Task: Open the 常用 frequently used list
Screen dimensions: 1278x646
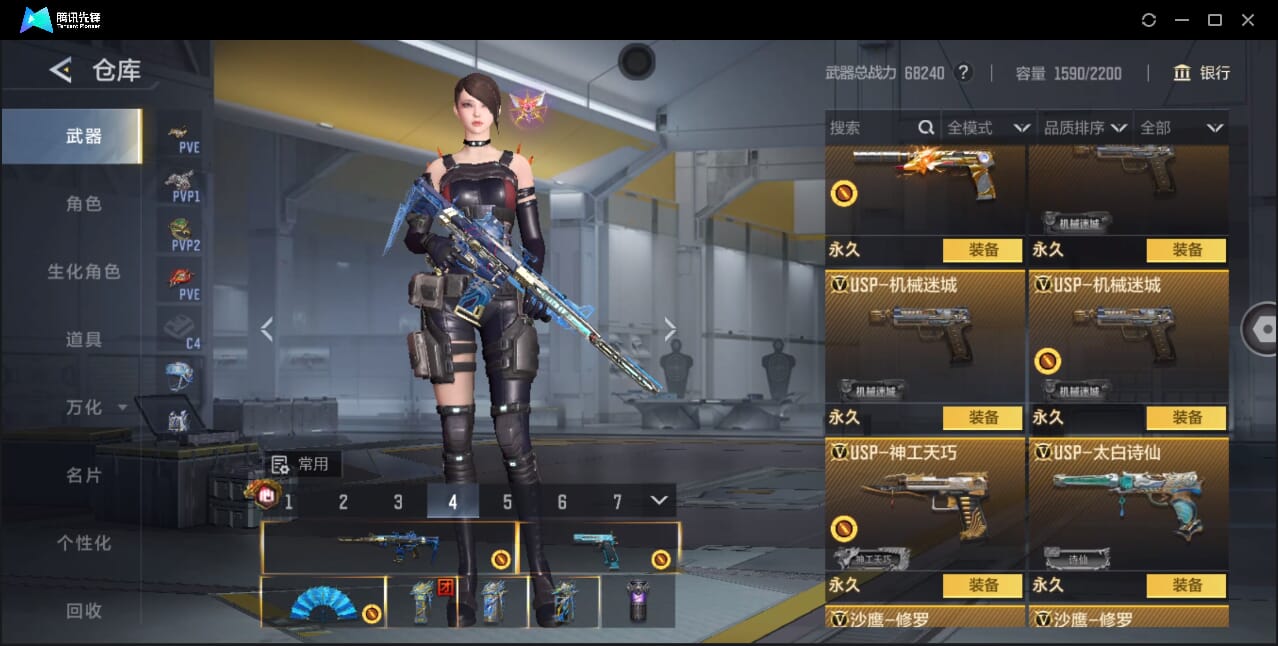Action: coord(304,464)
